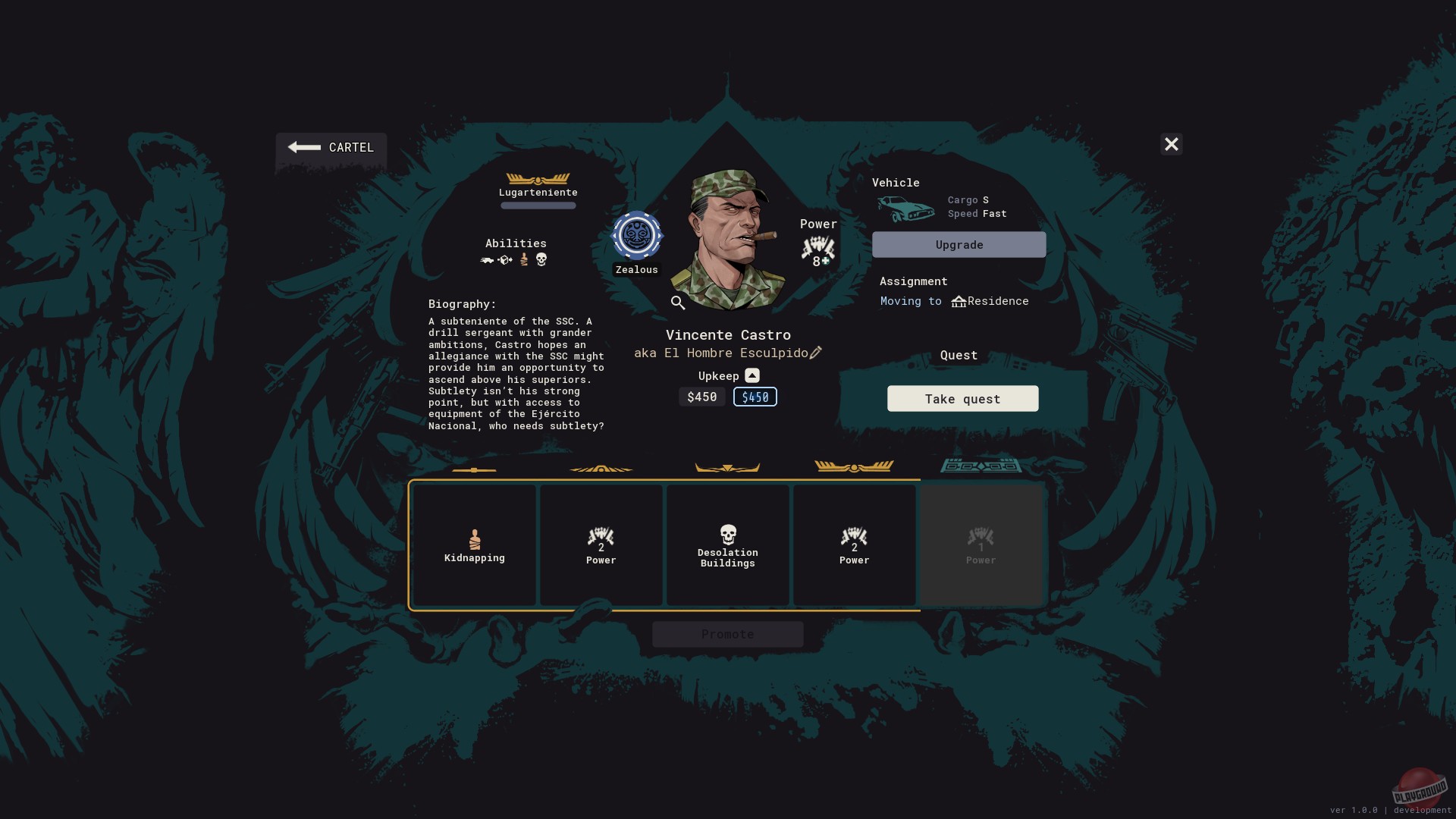Click the magnifying glass beside the portrait
Image resolution: width=1456 pixels, height=819 pixels.
click(677, 303)
